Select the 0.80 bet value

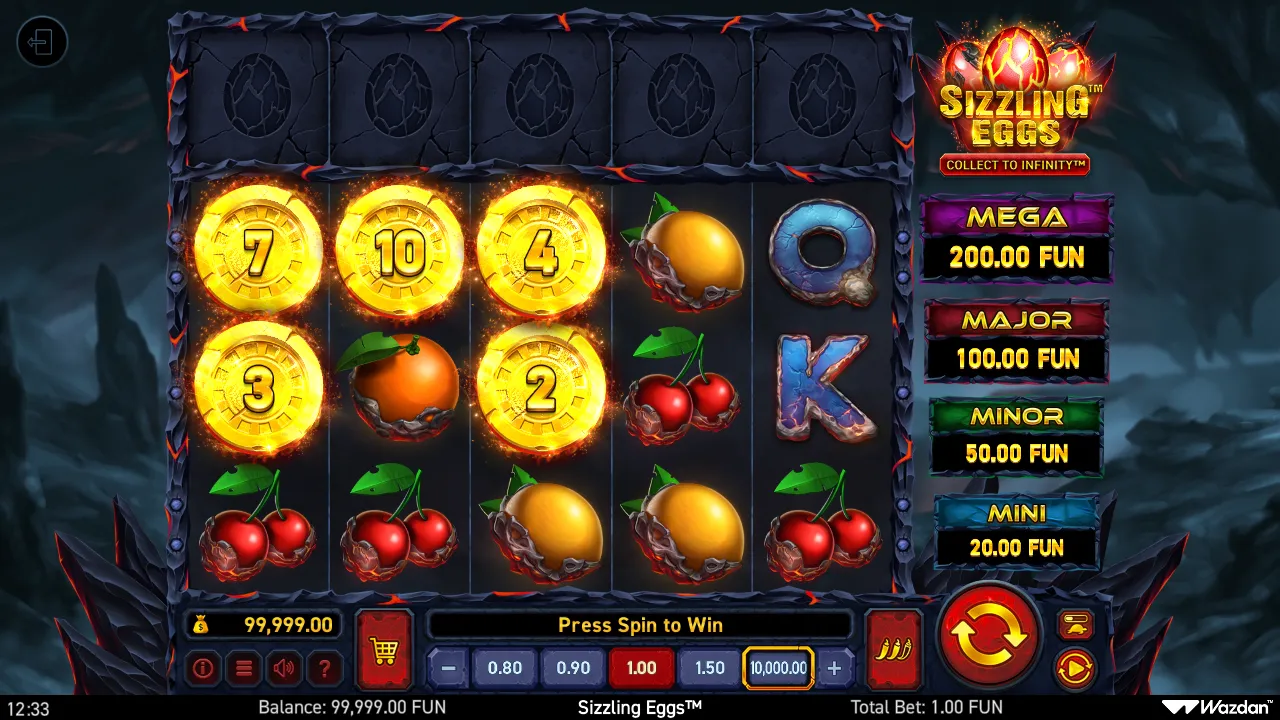coord(504,668)
